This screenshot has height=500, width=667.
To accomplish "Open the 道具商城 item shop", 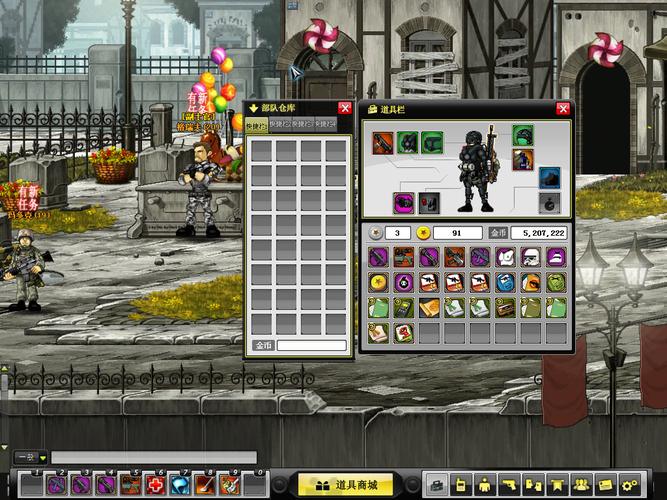I will 346,485.
